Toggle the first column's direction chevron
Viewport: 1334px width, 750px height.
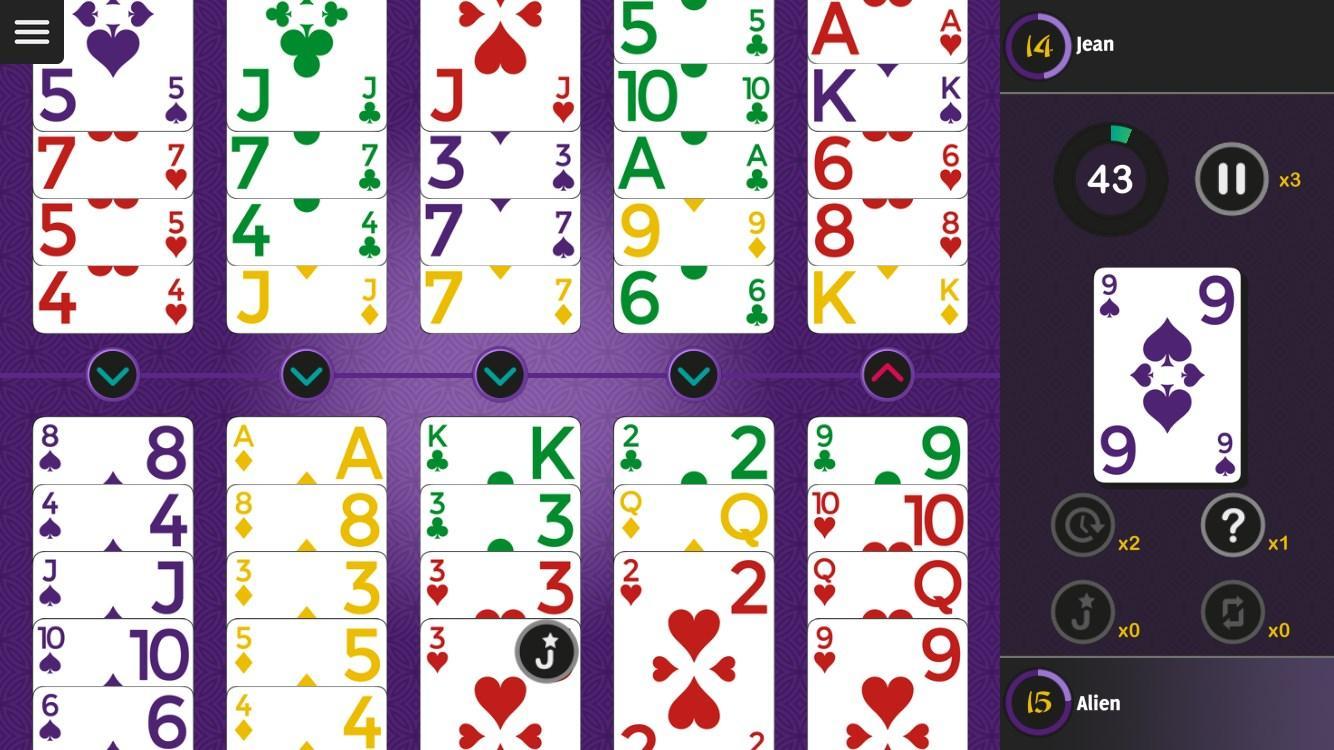tap(113, 375)
